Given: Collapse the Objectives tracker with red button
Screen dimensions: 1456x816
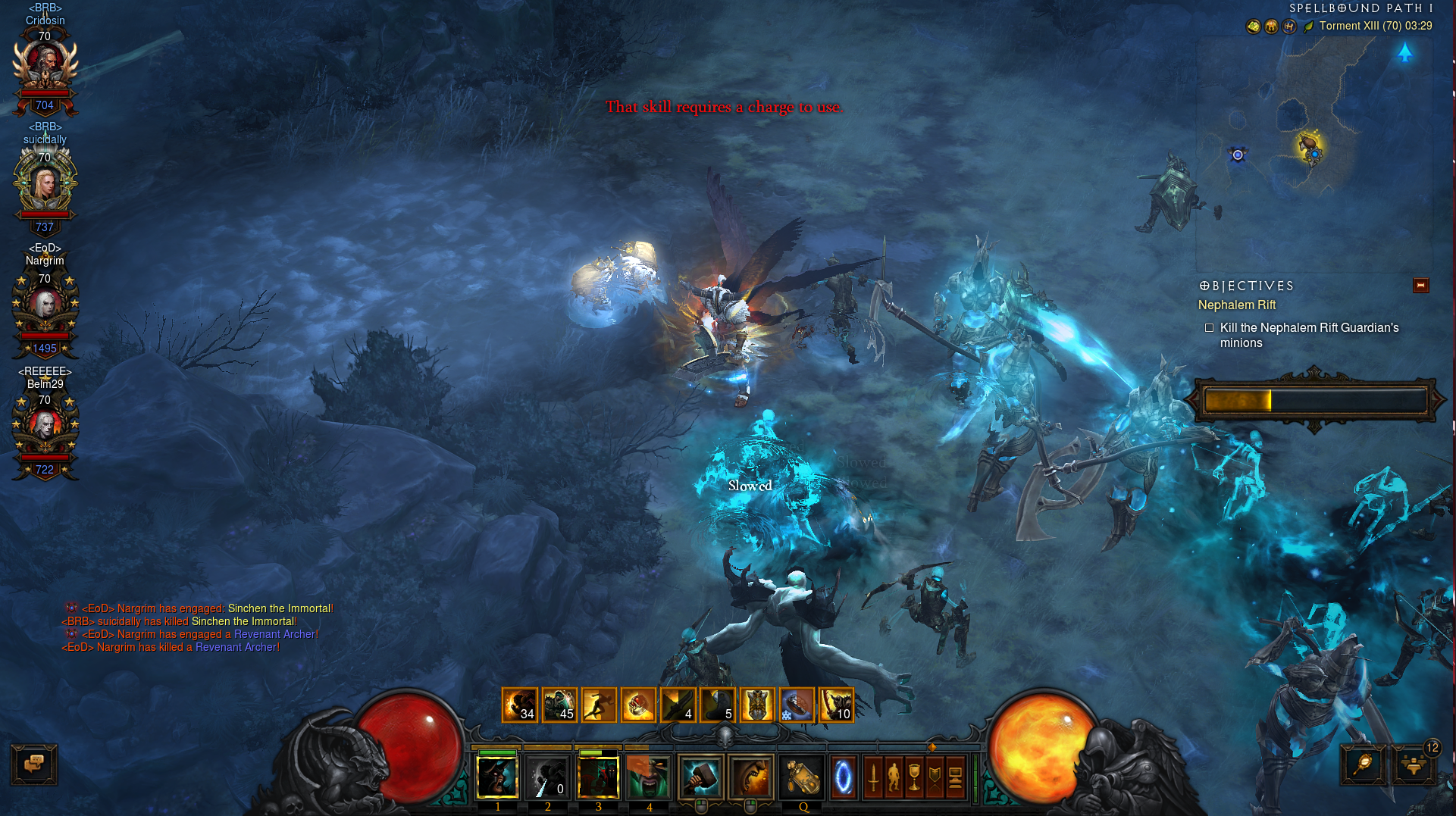Looking at the screenshot, I should click(1420, 285).
